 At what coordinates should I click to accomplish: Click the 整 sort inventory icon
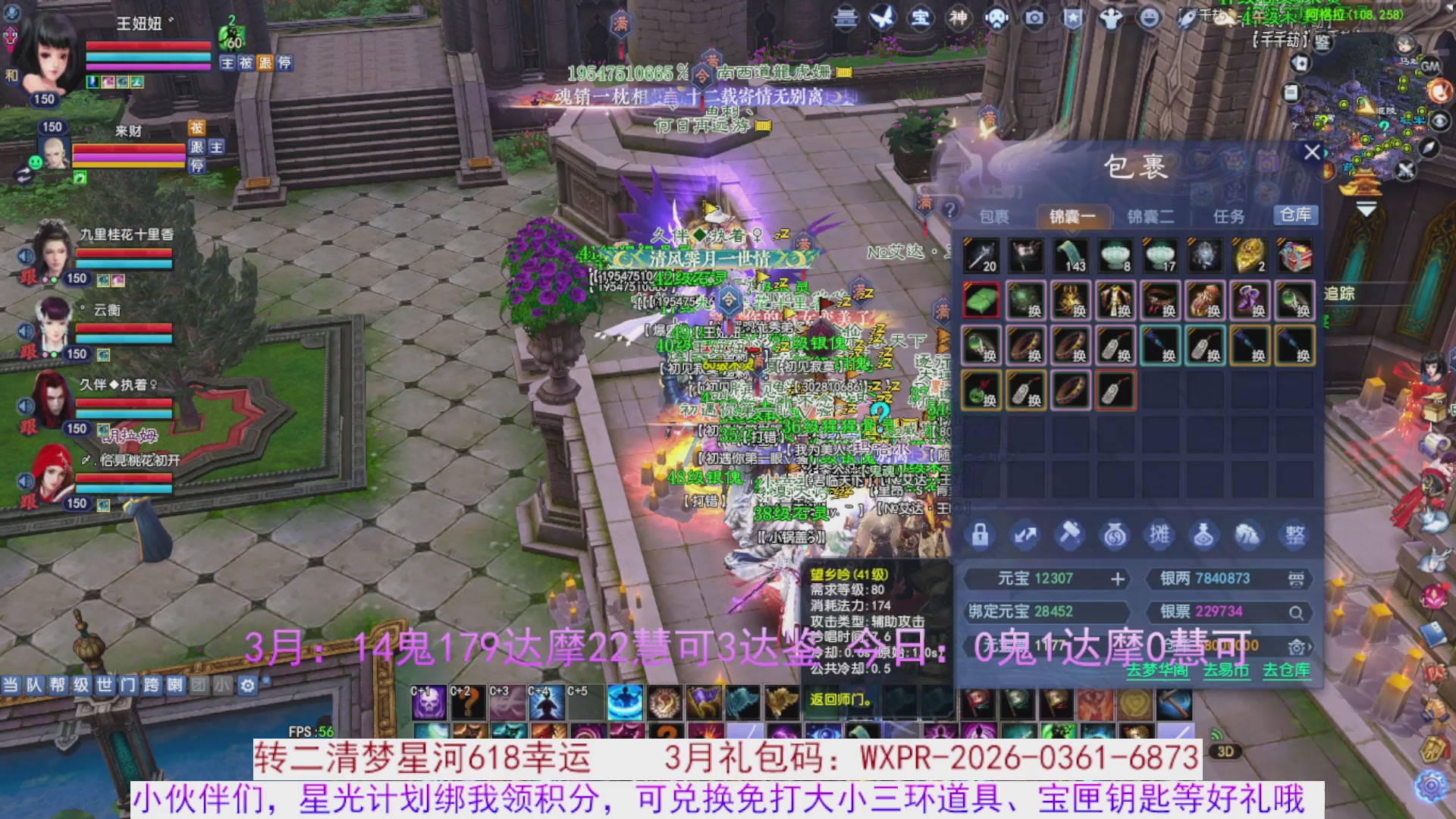click(x=1294, y=535)
